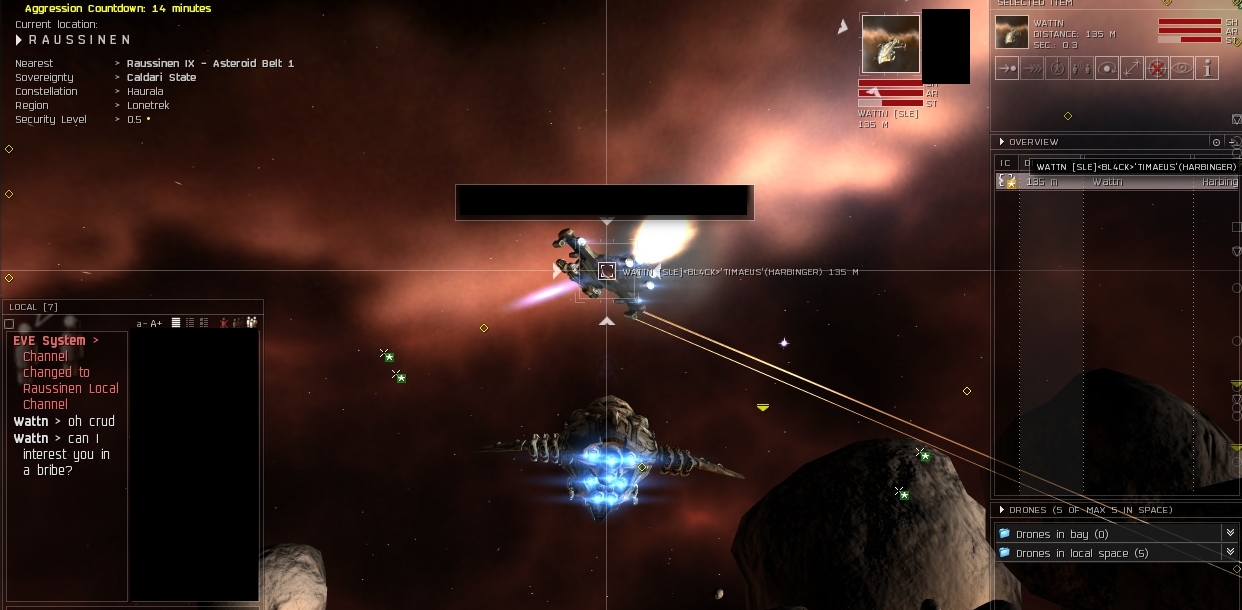Collapse the Overview panel header arrow

coord(1002,142)
